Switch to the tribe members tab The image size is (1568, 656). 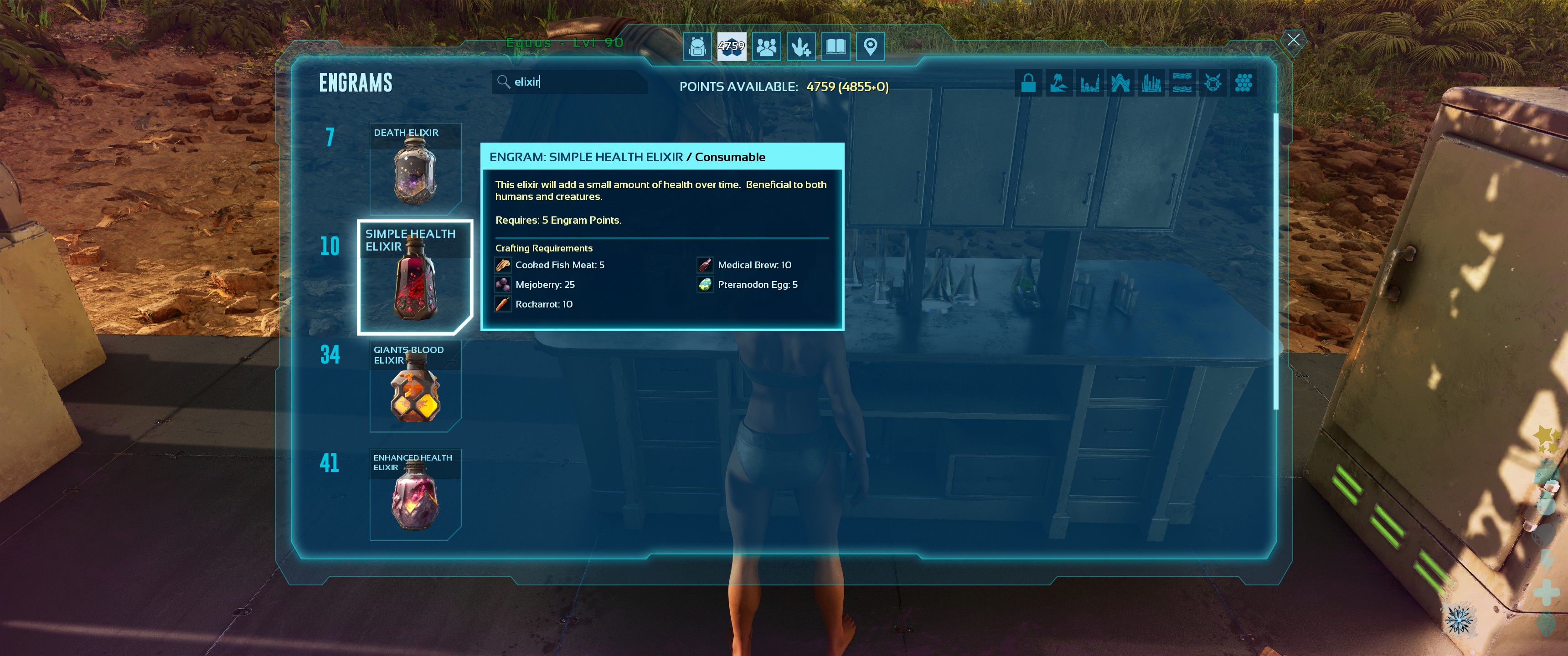coord(766,47)
